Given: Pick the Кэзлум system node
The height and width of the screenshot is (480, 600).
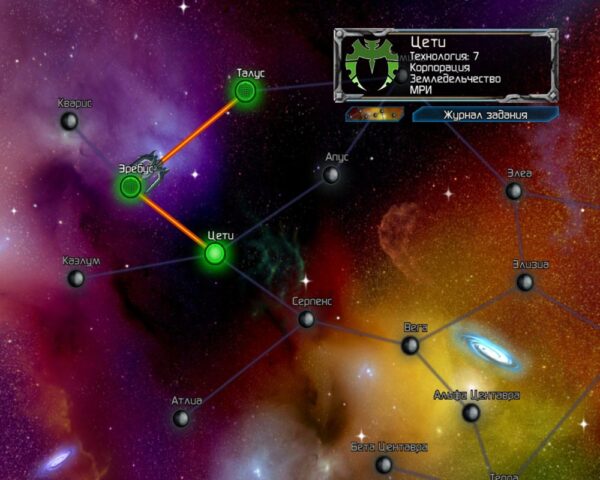Looking at the screenshot, I should [76, 278].
